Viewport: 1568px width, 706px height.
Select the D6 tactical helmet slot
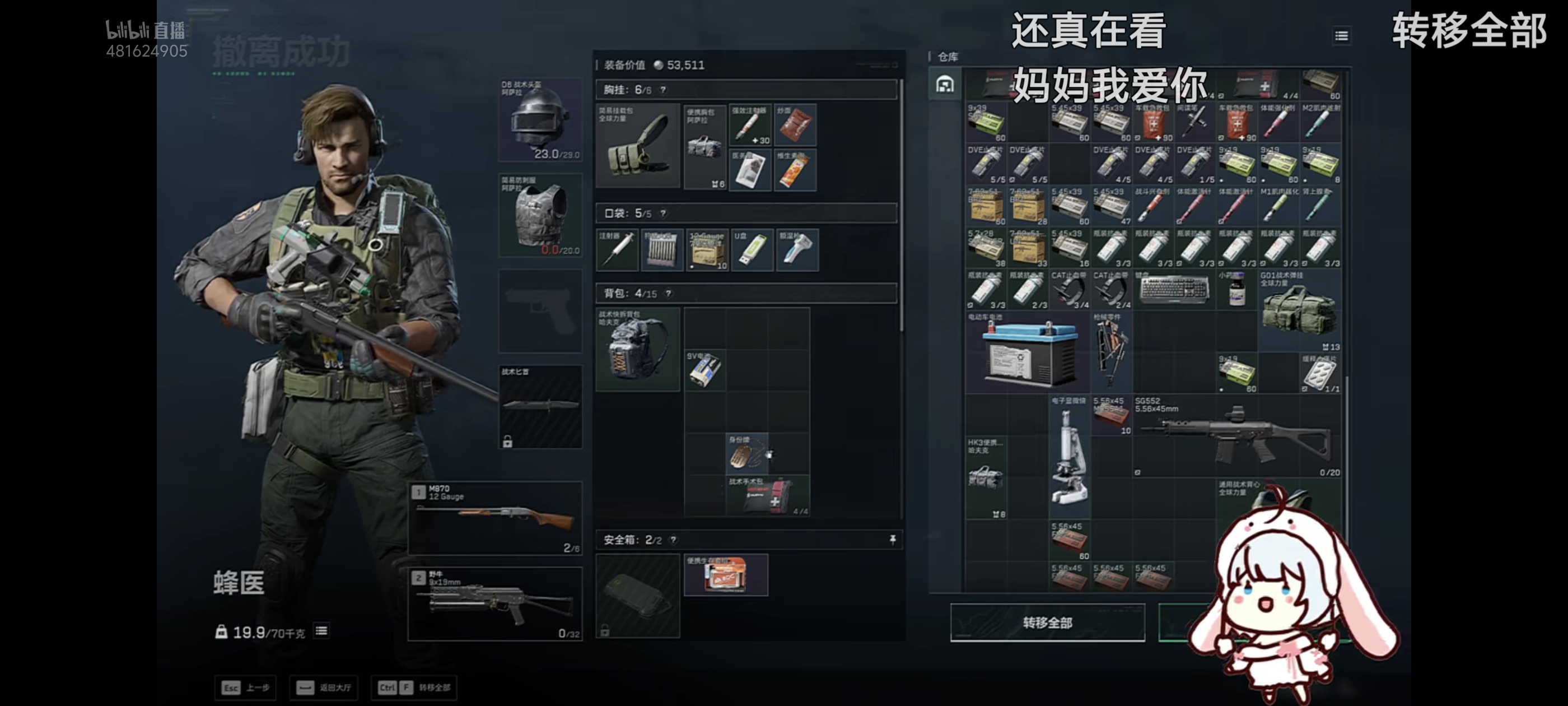[540, 120]
